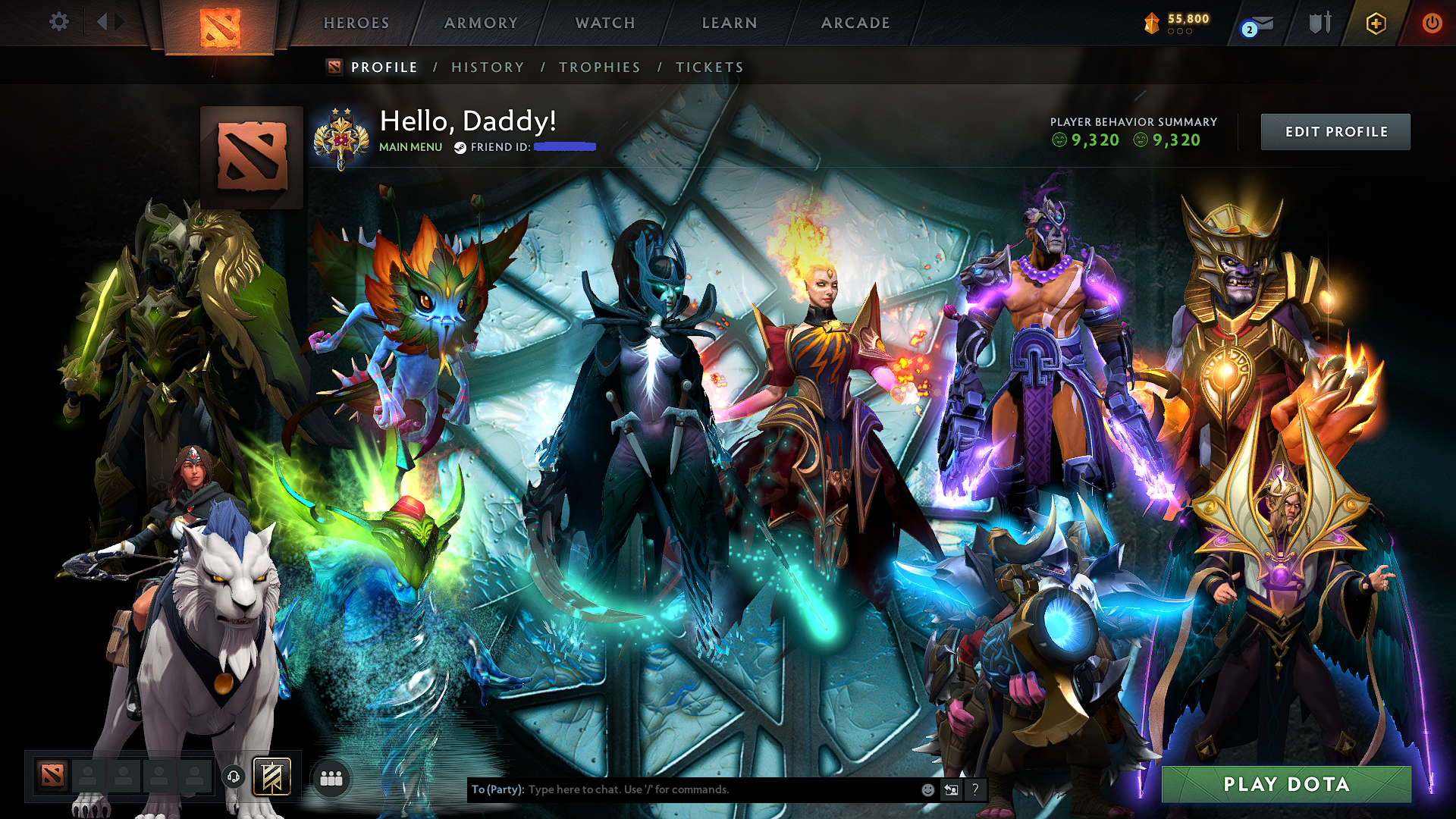Switch to the TROPHIES tab
Viewport: 1456px width, 819px height.
pyautogui.click(x=599, y=67)
